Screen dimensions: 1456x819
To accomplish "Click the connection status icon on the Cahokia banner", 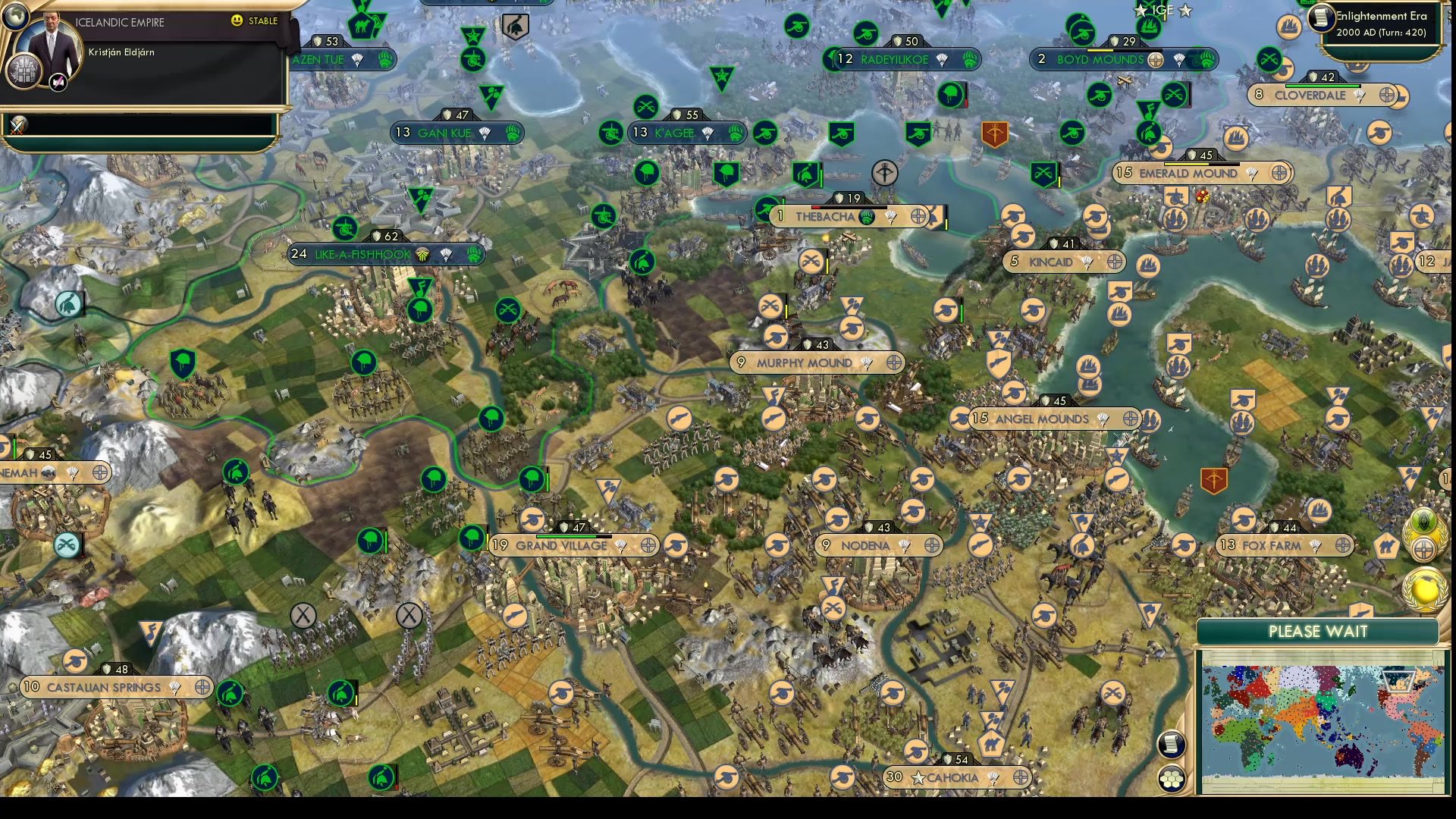I will pyautogui.click(x=1021, y=778).
